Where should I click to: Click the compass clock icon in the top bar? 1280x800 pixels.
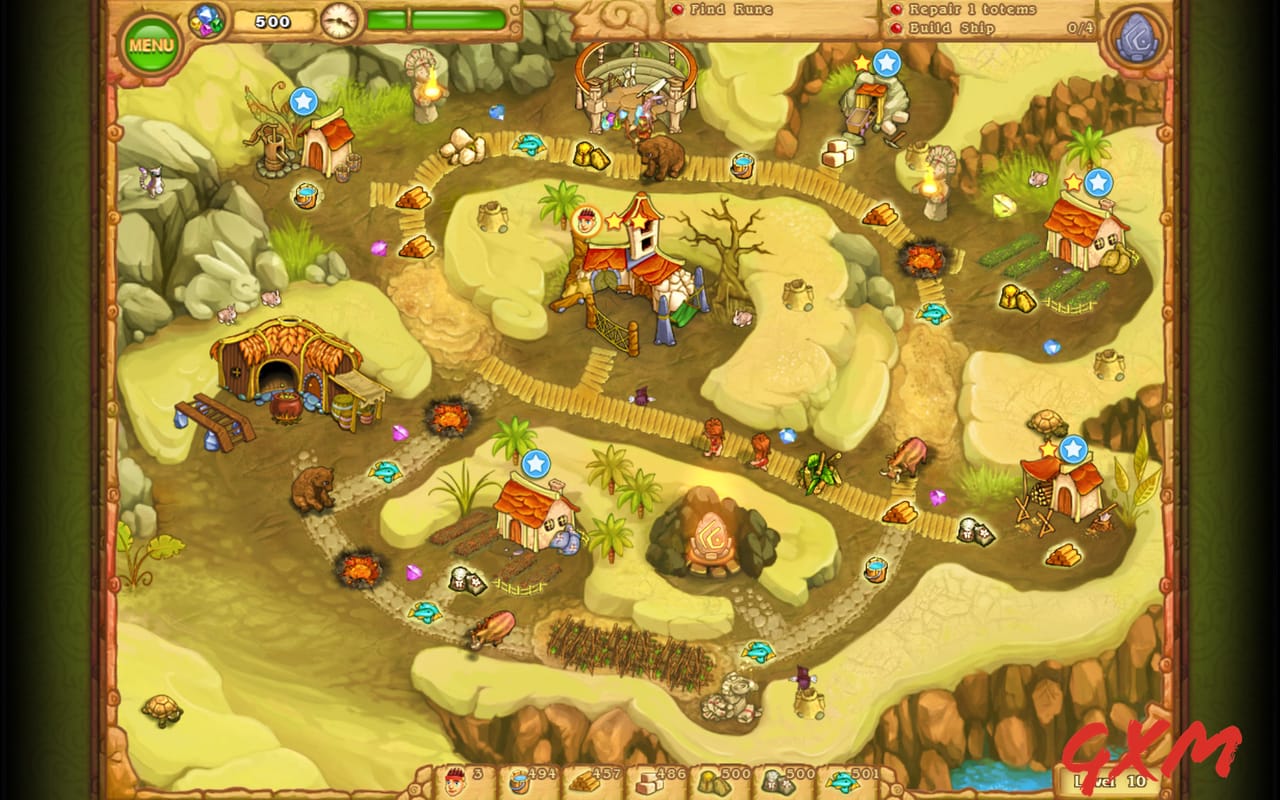(x=340, y=18)
